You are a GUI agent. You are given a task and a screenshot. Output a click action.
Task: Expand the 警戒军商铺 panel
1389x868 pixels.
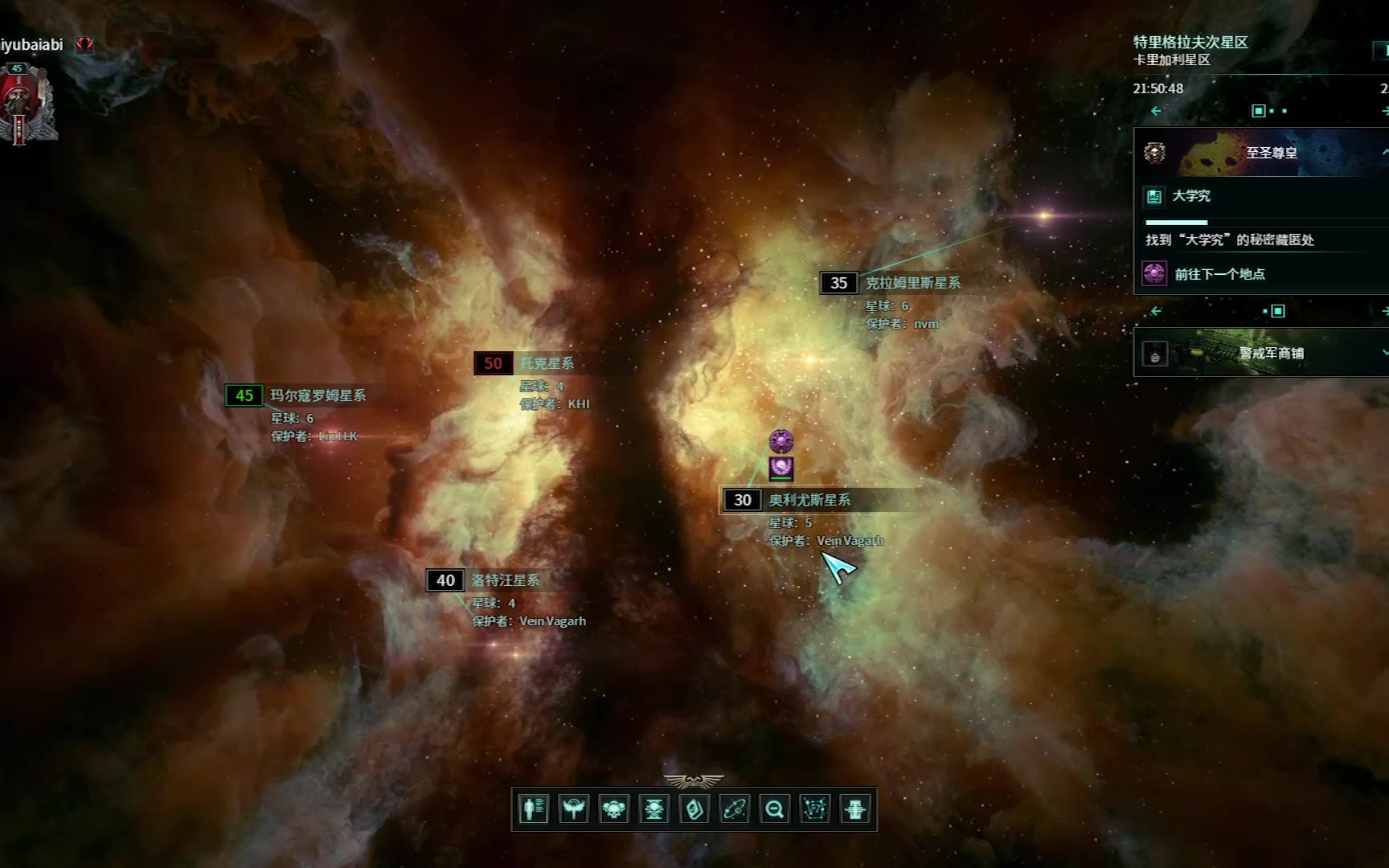(1384, 353)
